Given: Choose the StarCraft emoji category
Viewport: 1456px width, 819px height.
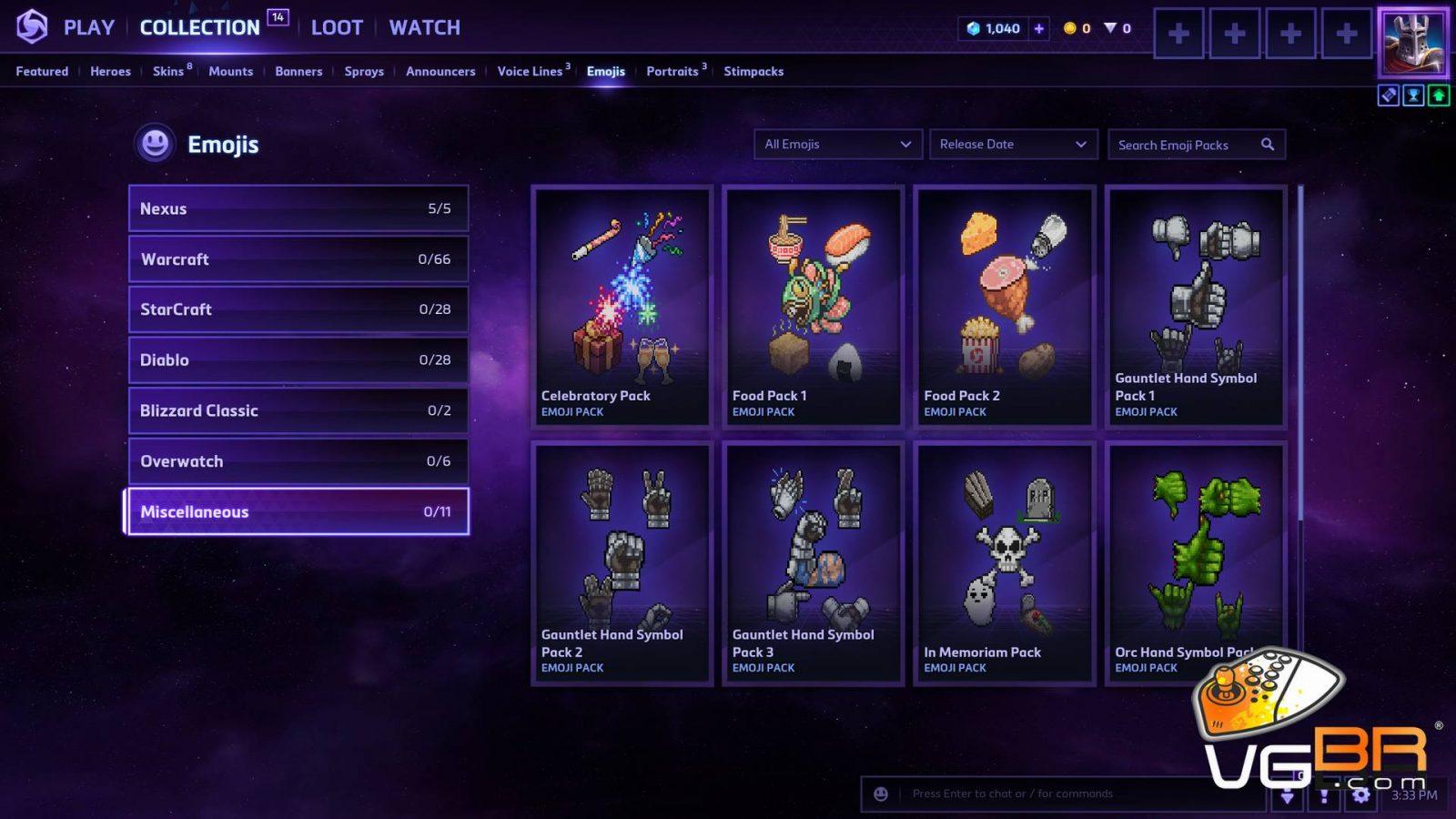Looking at the screenshot, I should tap(298, 309).
